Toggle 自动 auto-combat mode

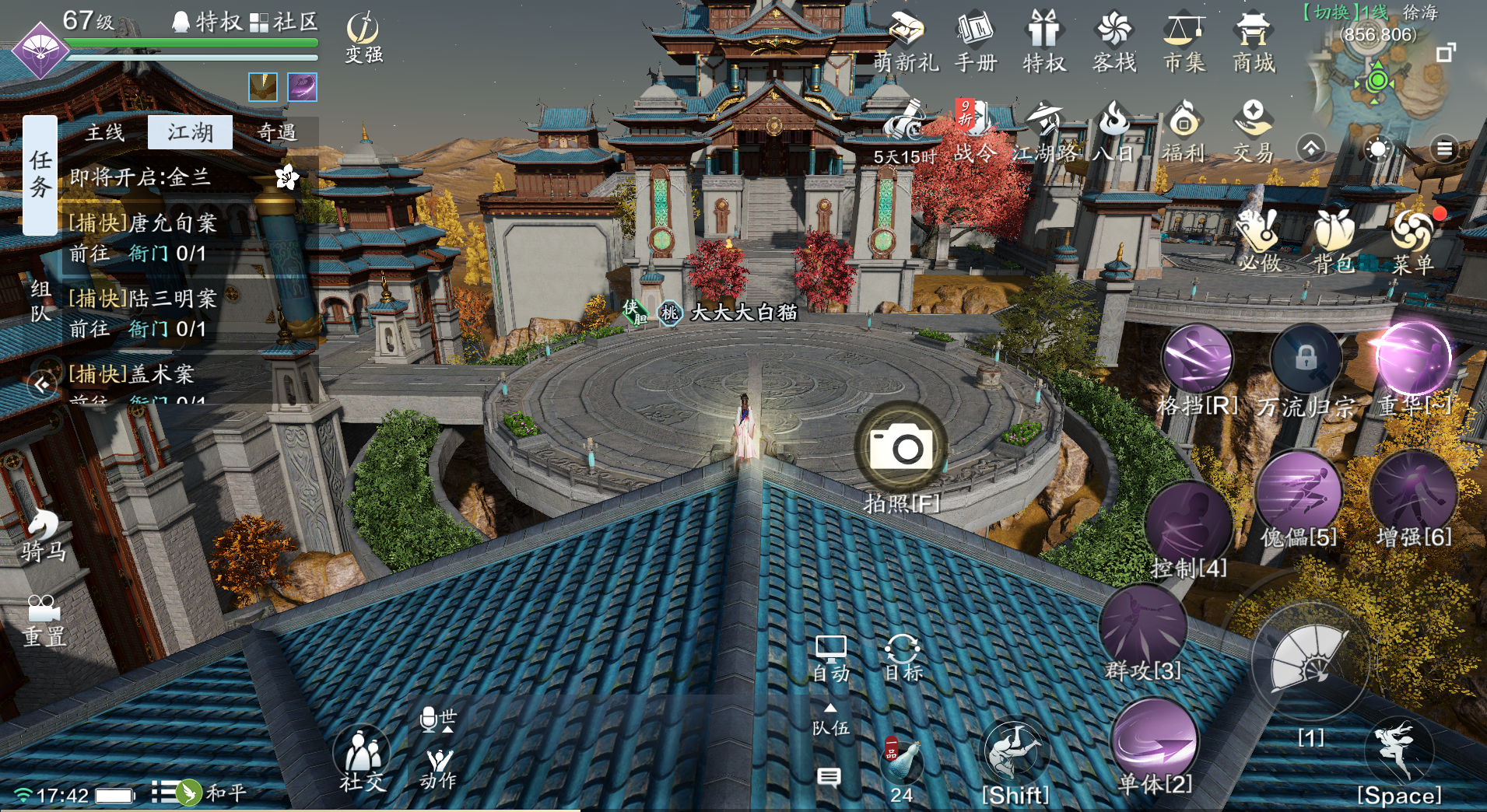click(830, 657)
